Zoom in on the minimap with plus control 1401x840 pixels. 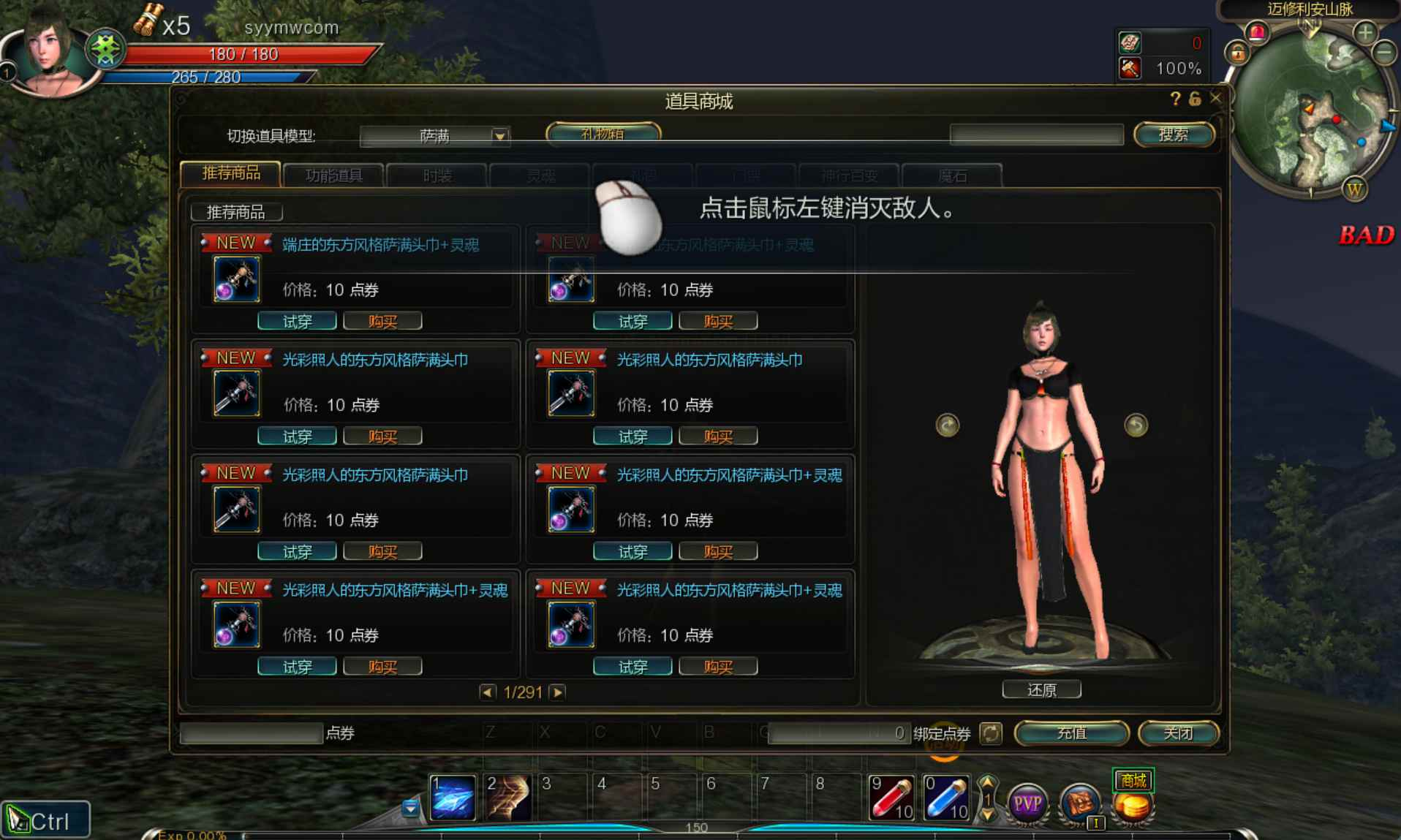1364,31
